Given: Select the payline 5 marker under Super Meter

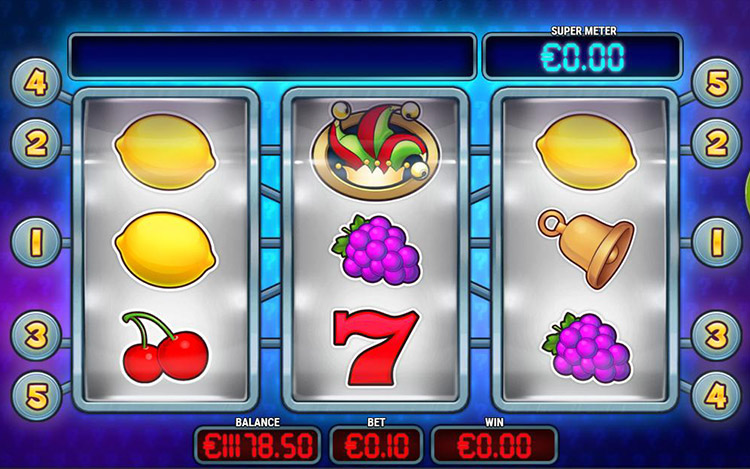Looking at the screenshot, I should (714, 83).
